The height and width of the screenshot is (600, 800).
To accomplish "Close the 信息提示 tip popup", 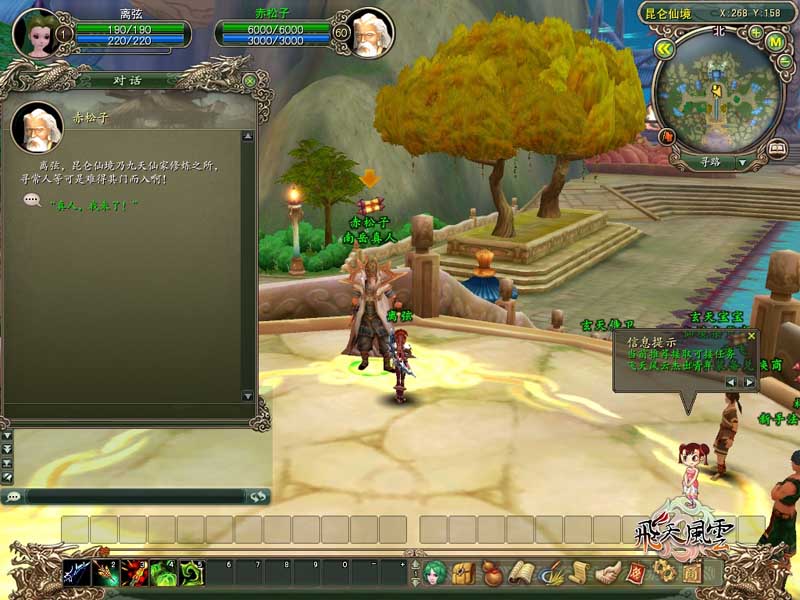I will pyautogui.click(x=752, y=337).
